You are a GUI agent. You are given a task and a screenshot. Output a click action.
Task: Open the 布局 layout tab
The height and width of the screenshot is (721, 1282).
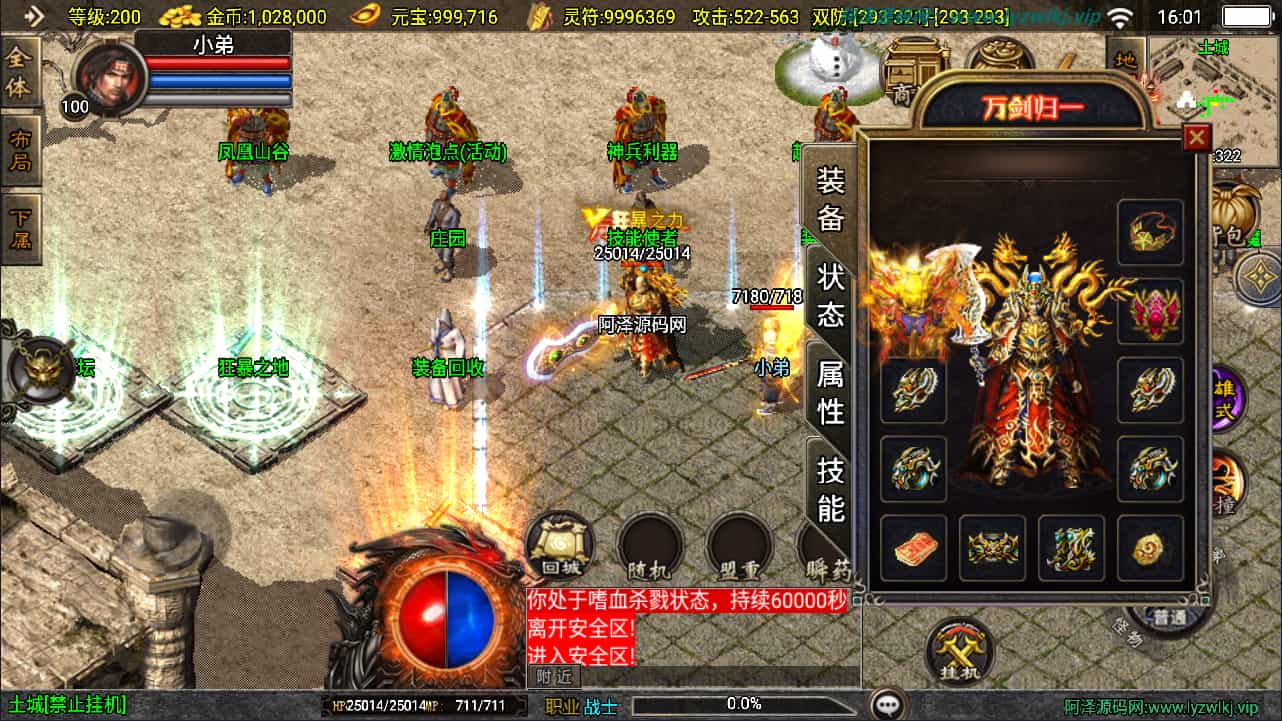tap(20, 149)
